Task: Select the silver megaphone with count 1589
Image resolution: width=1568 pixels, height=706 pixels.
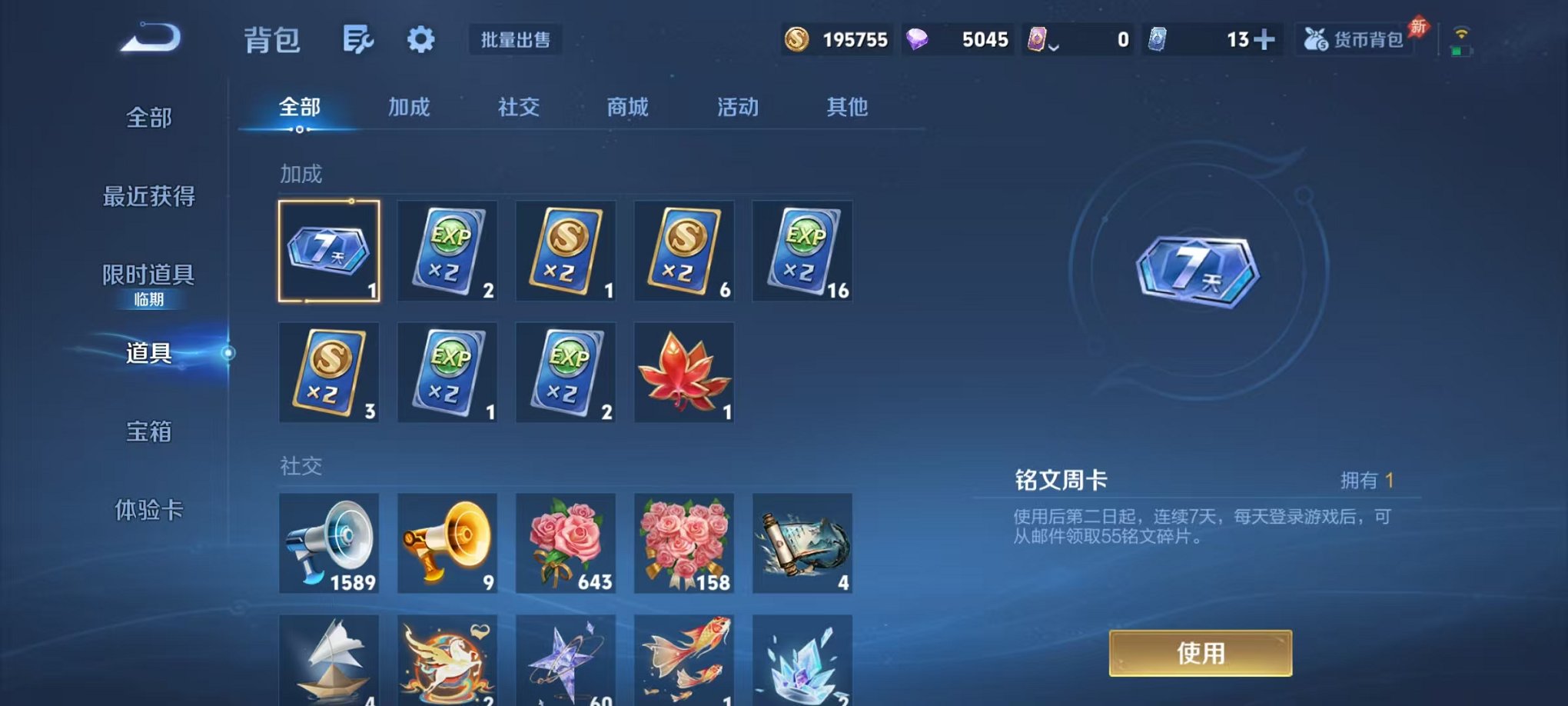Action: 328,544
